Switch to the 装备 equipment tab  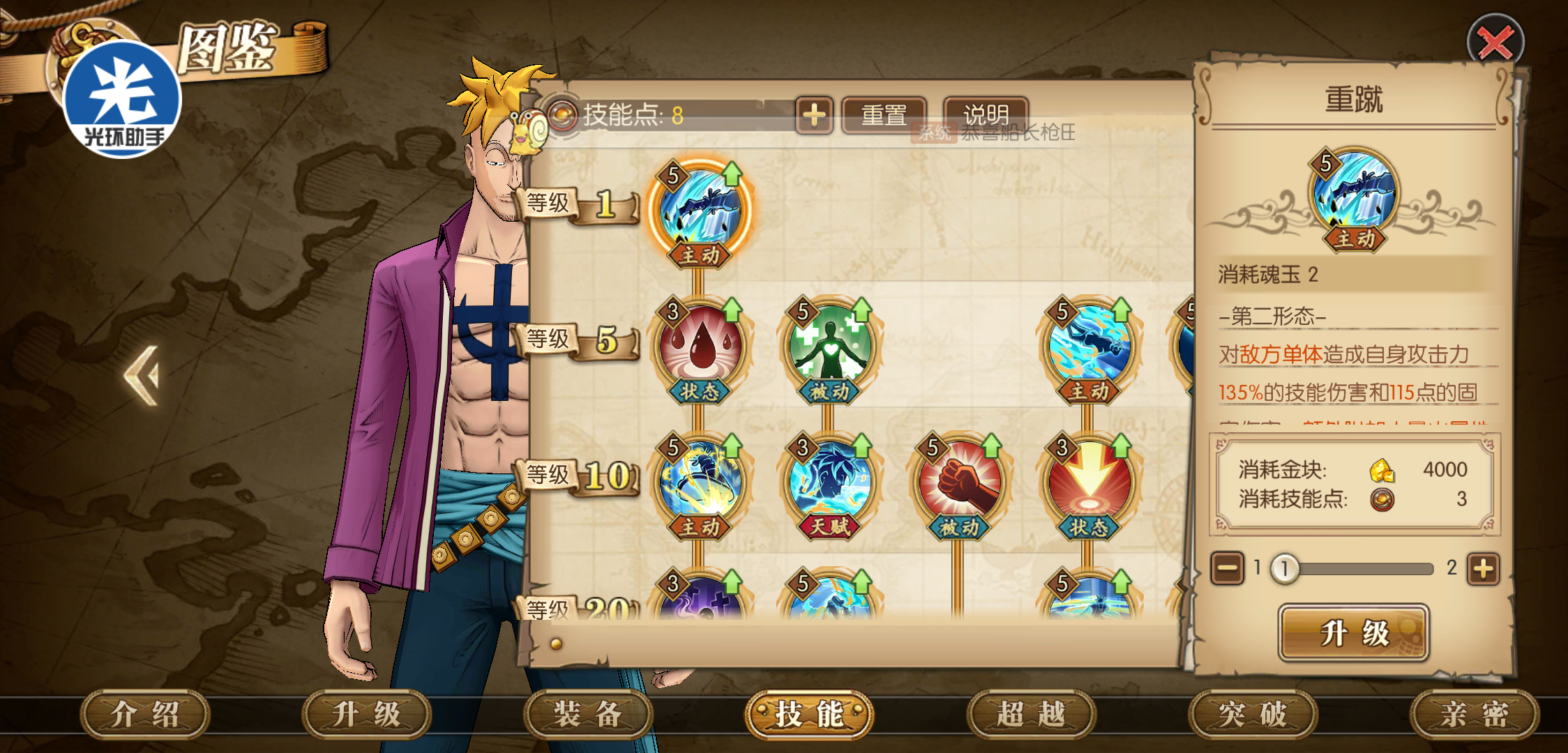588,714
